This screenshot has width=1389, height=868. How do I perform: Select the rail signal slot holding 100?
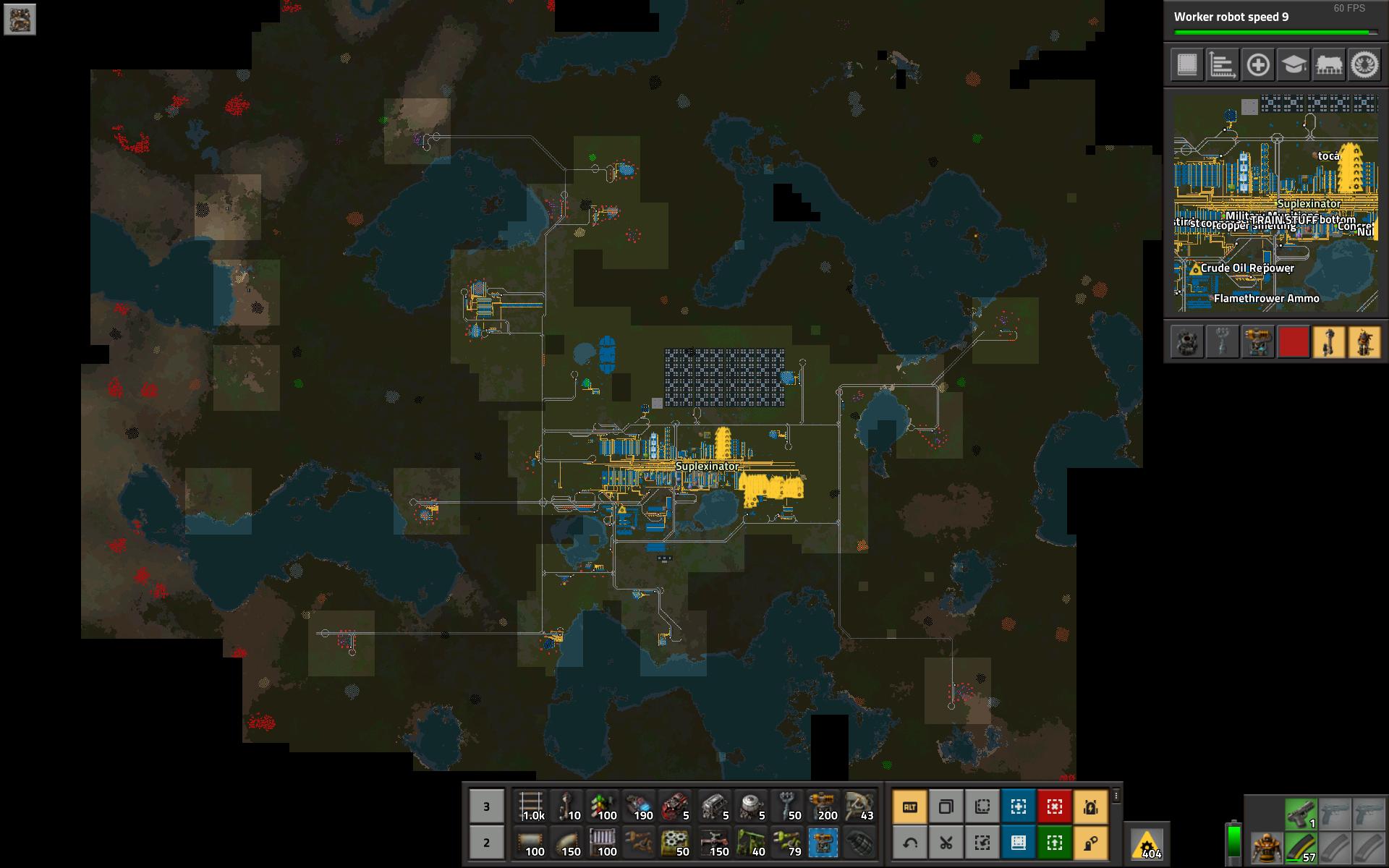coord(603,806)
